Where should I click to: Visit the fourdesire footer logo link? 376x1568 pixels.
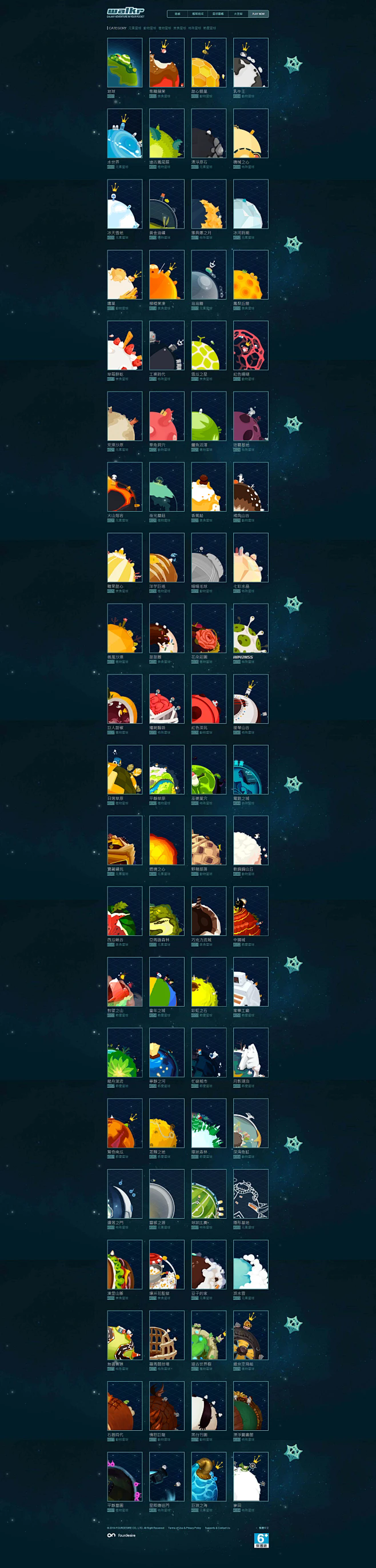[x=122, y=1536]
